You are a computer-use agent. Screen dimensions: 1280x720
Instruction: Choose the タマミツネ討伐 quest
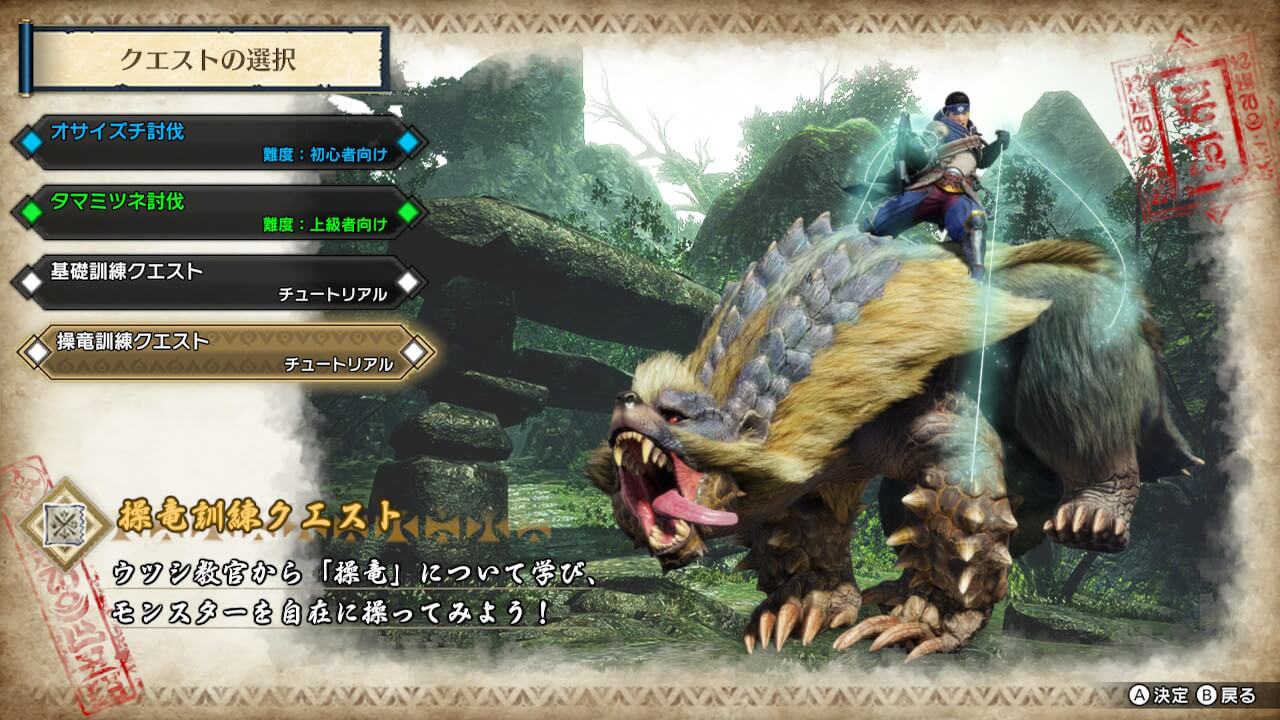[x=220, y=212]
